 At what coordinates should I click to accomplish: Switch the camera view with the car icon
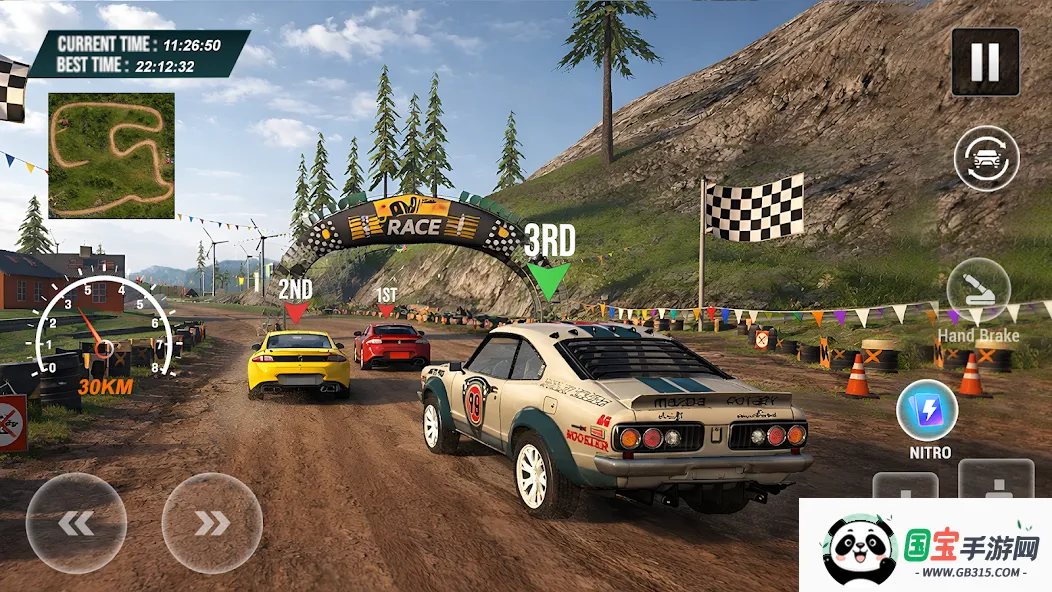click(x=986, y=158)
